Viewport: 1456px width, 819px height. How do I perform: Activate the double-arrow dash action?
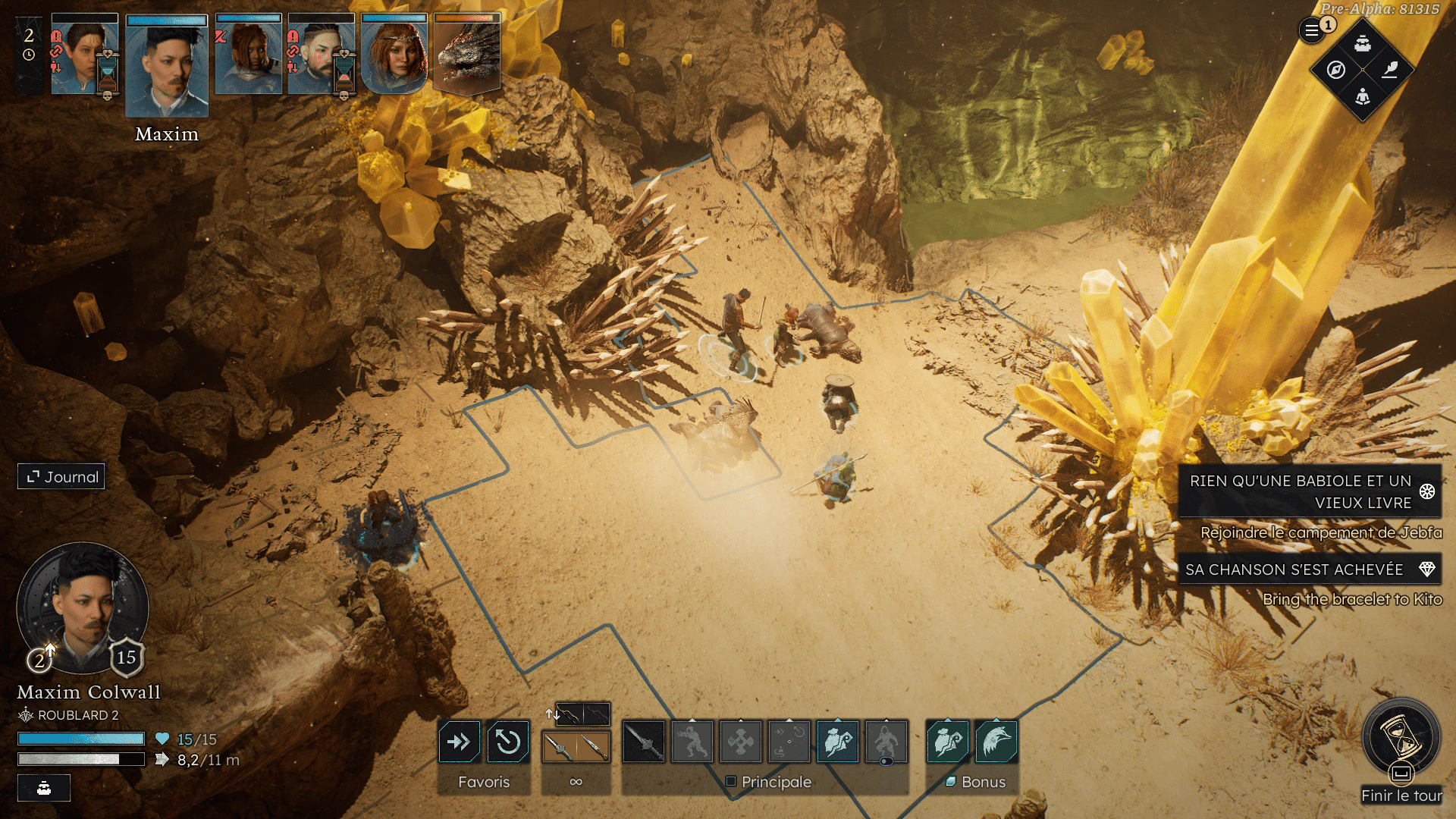(x=459, y=742)
